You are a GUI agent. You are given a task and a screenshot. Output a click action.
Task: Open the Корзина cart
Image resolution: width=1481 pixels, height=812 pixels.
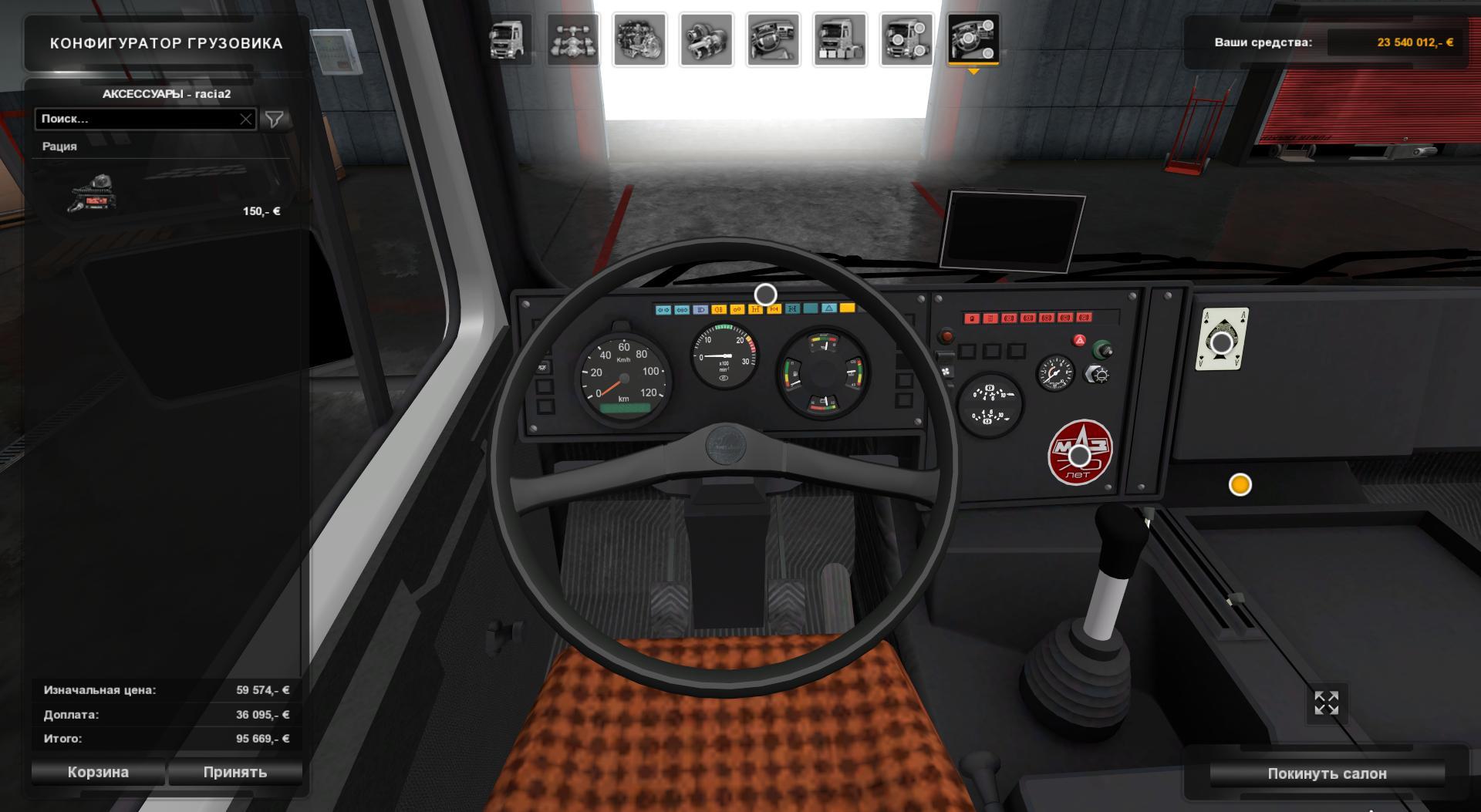[98, 772]
